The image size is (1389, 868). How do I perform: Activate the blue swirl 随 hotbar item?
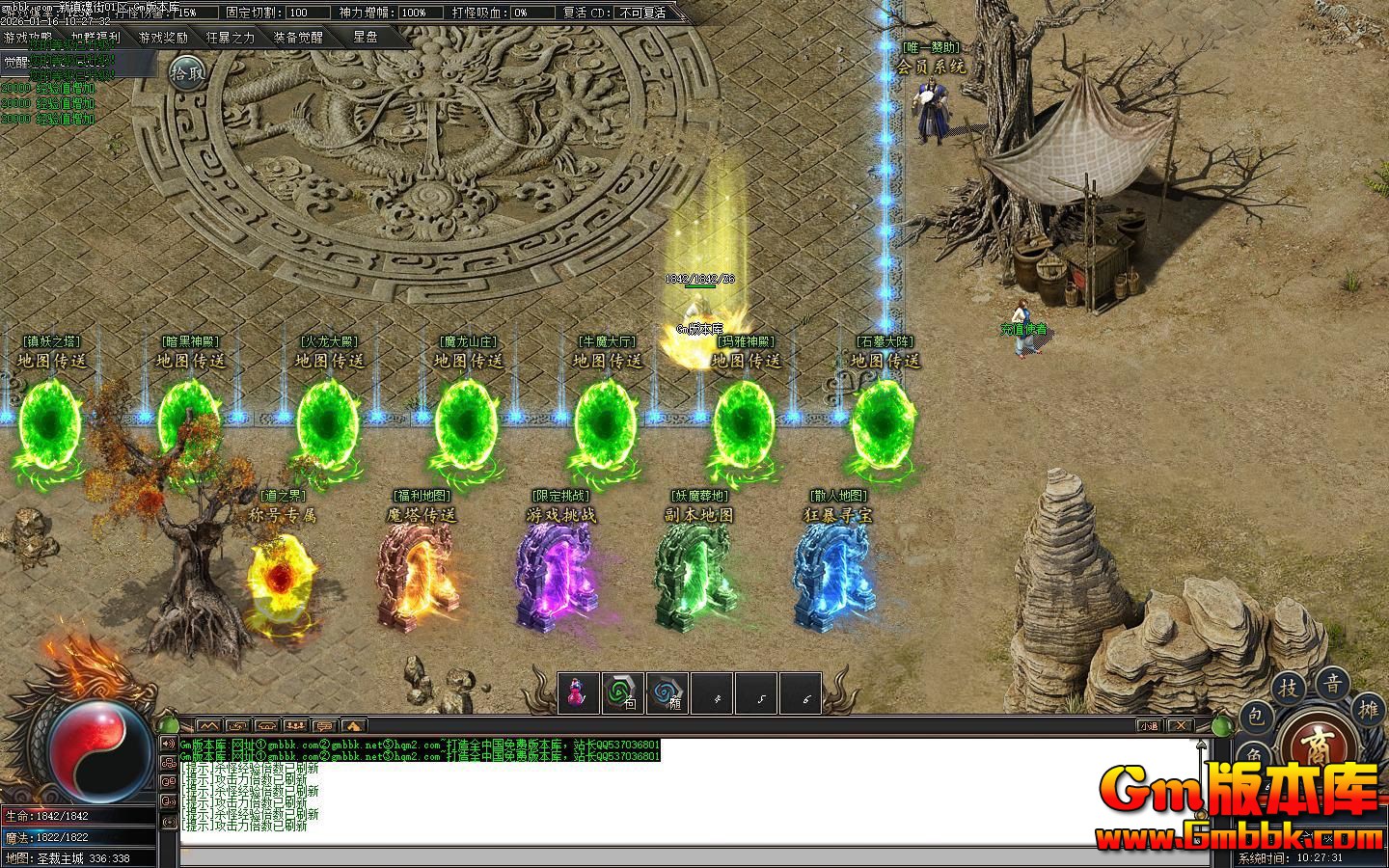pyautogui.click(x=667, y=692)
